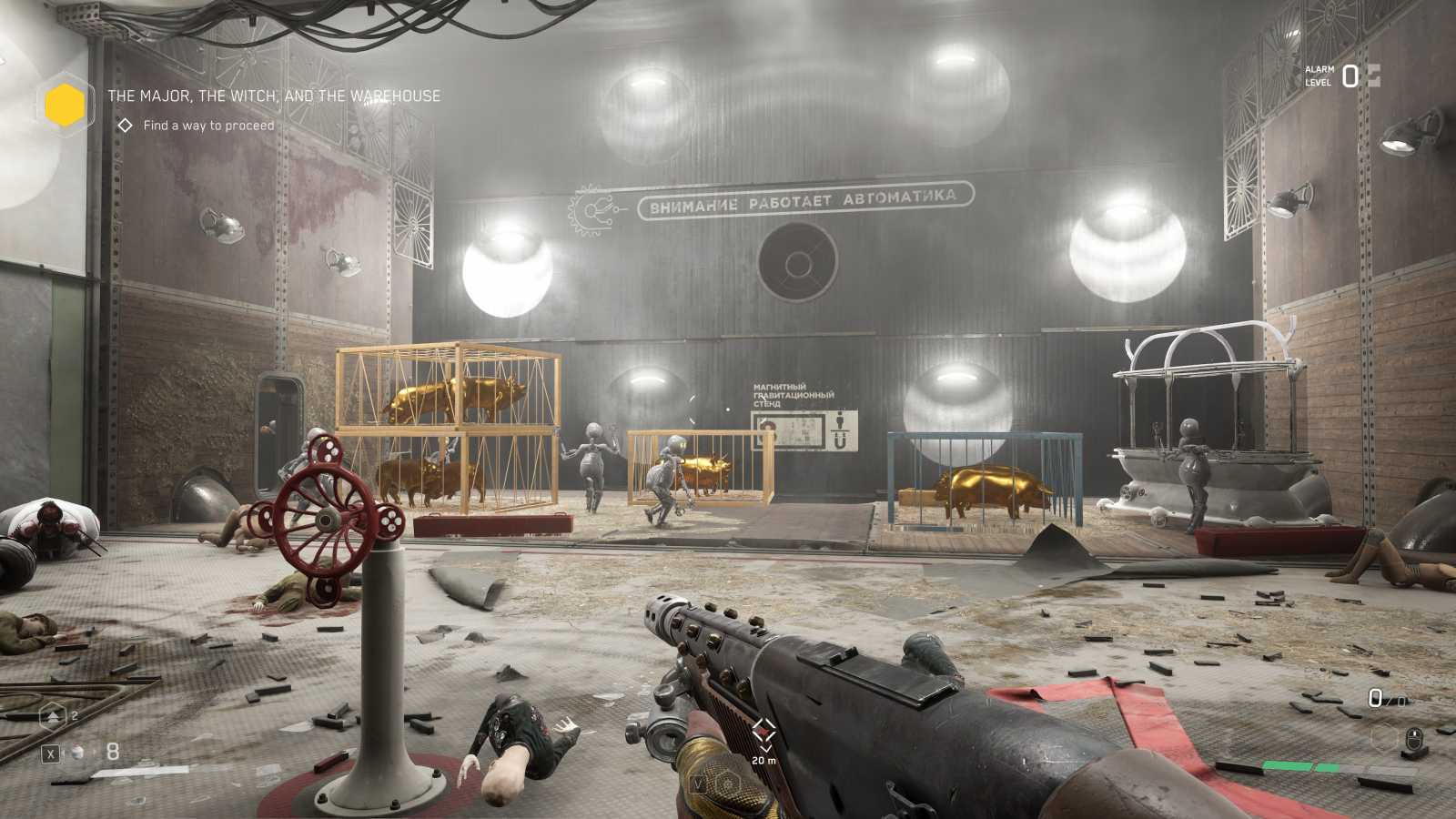Screen dimensions: 1456x819
Task: Click the yellow hexagon quest icon
Action: click(65, 106)
